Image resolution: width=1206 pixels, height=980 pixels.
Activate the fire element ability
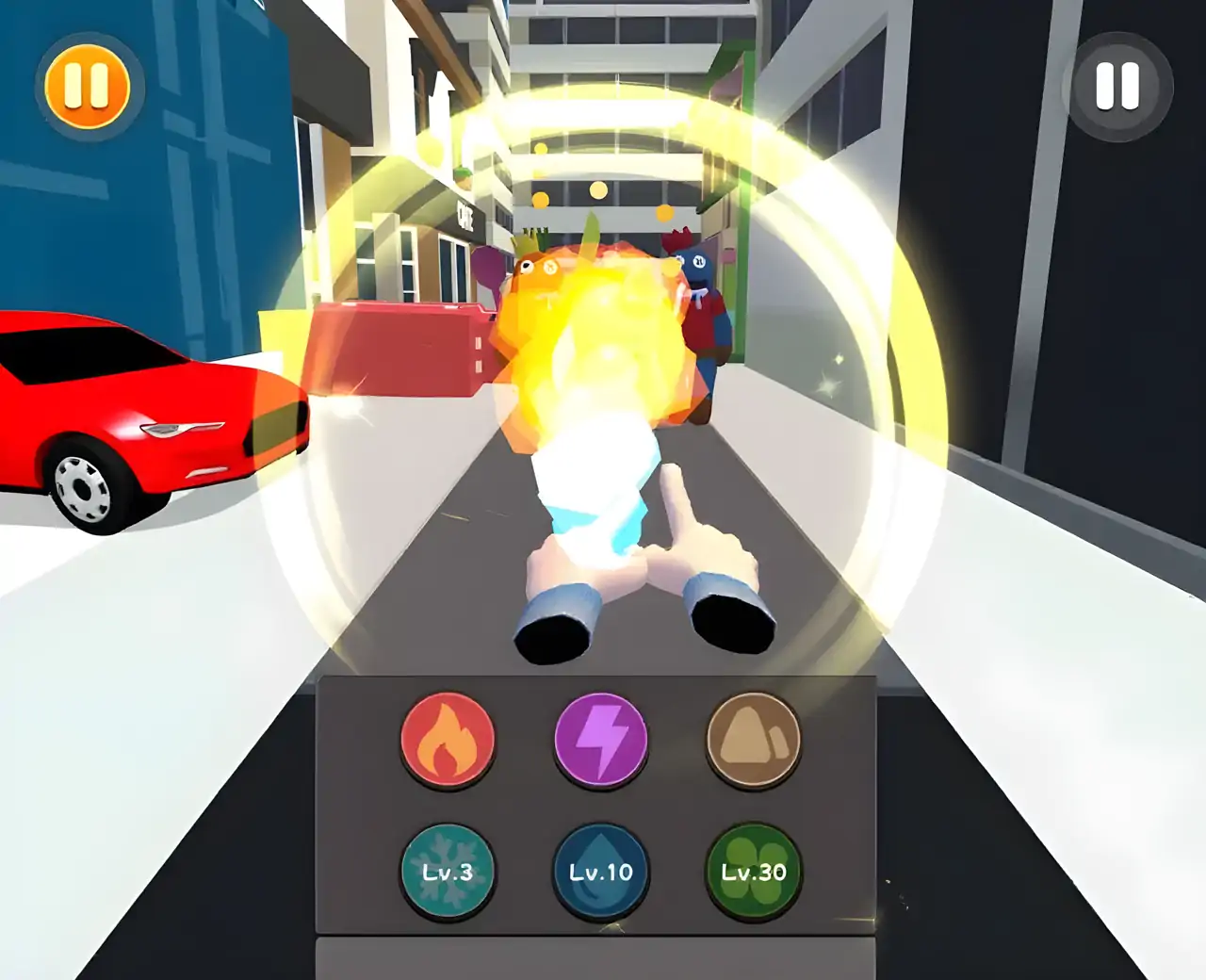click(448, 740)
